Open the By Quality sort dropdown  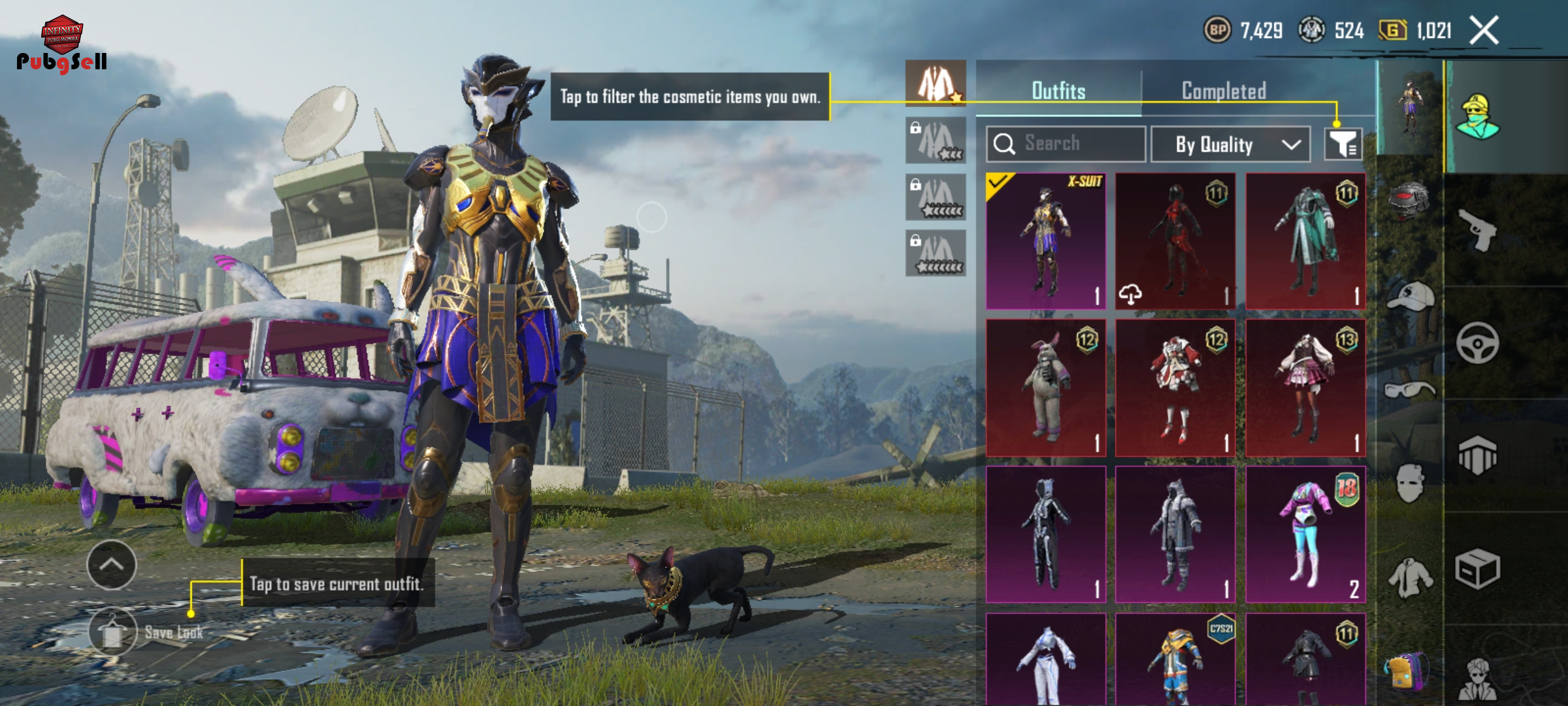[x=1230, y=144]
